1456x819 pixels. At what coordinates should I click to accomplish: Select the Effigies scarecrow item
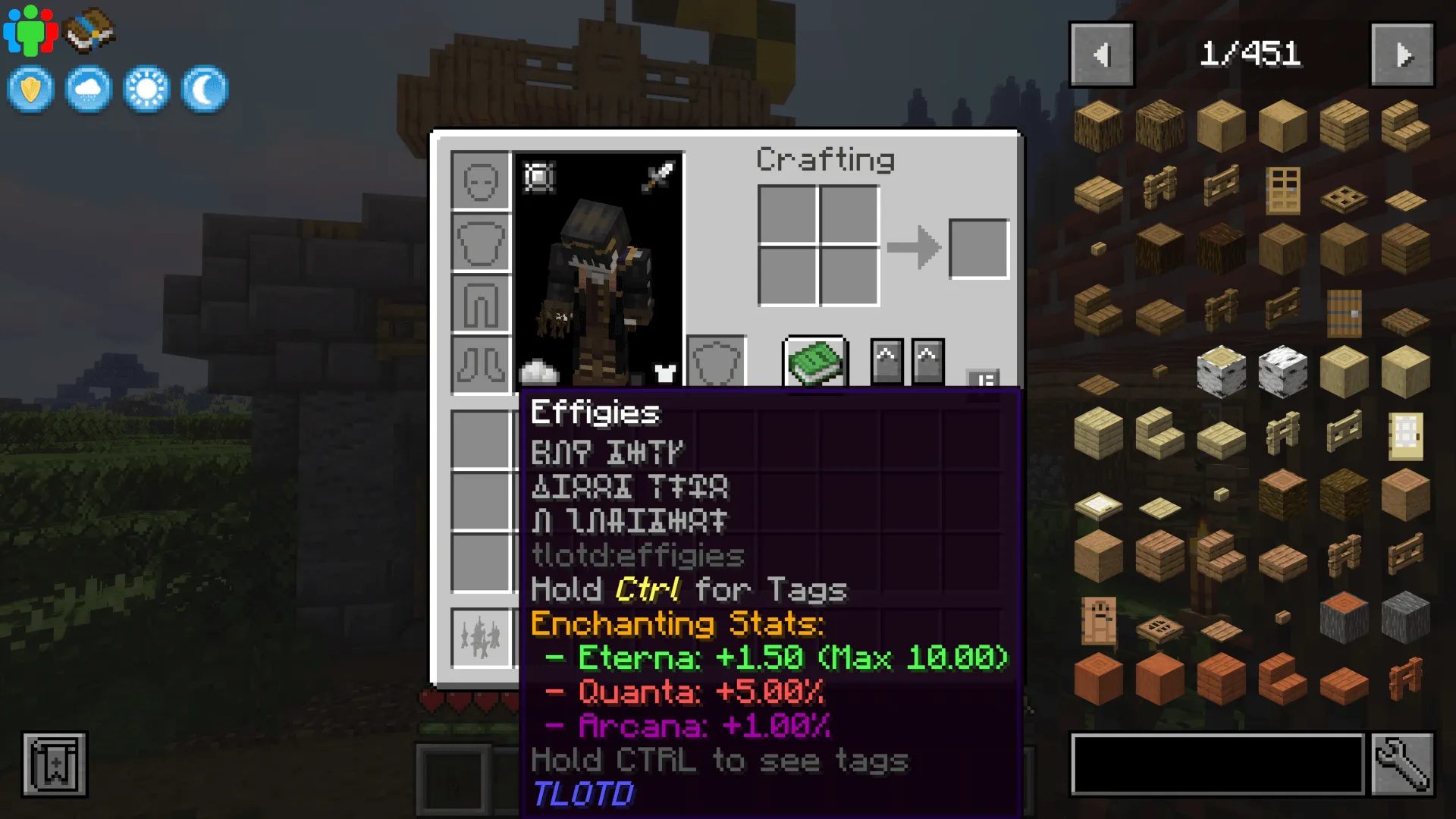(482, 637)
